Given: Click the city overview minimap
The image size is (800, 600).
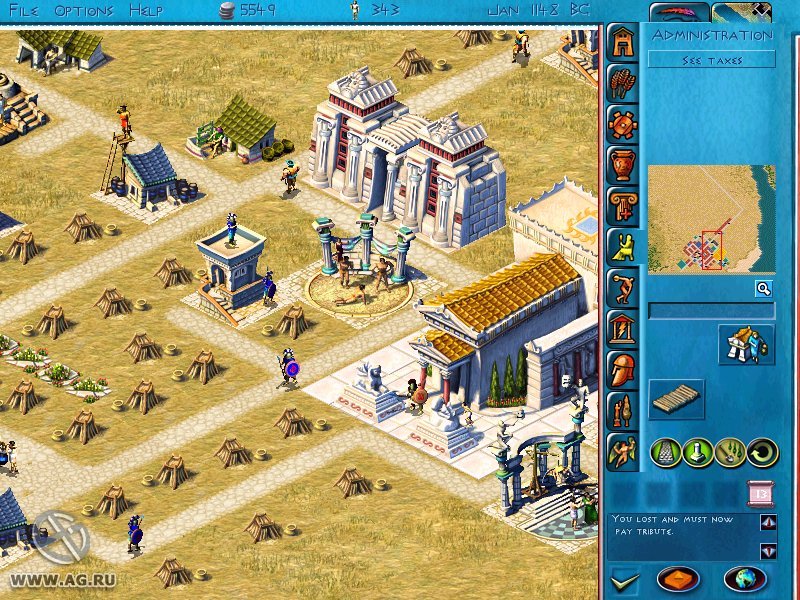Looking at the screenshot, I should tap(711, 219).
